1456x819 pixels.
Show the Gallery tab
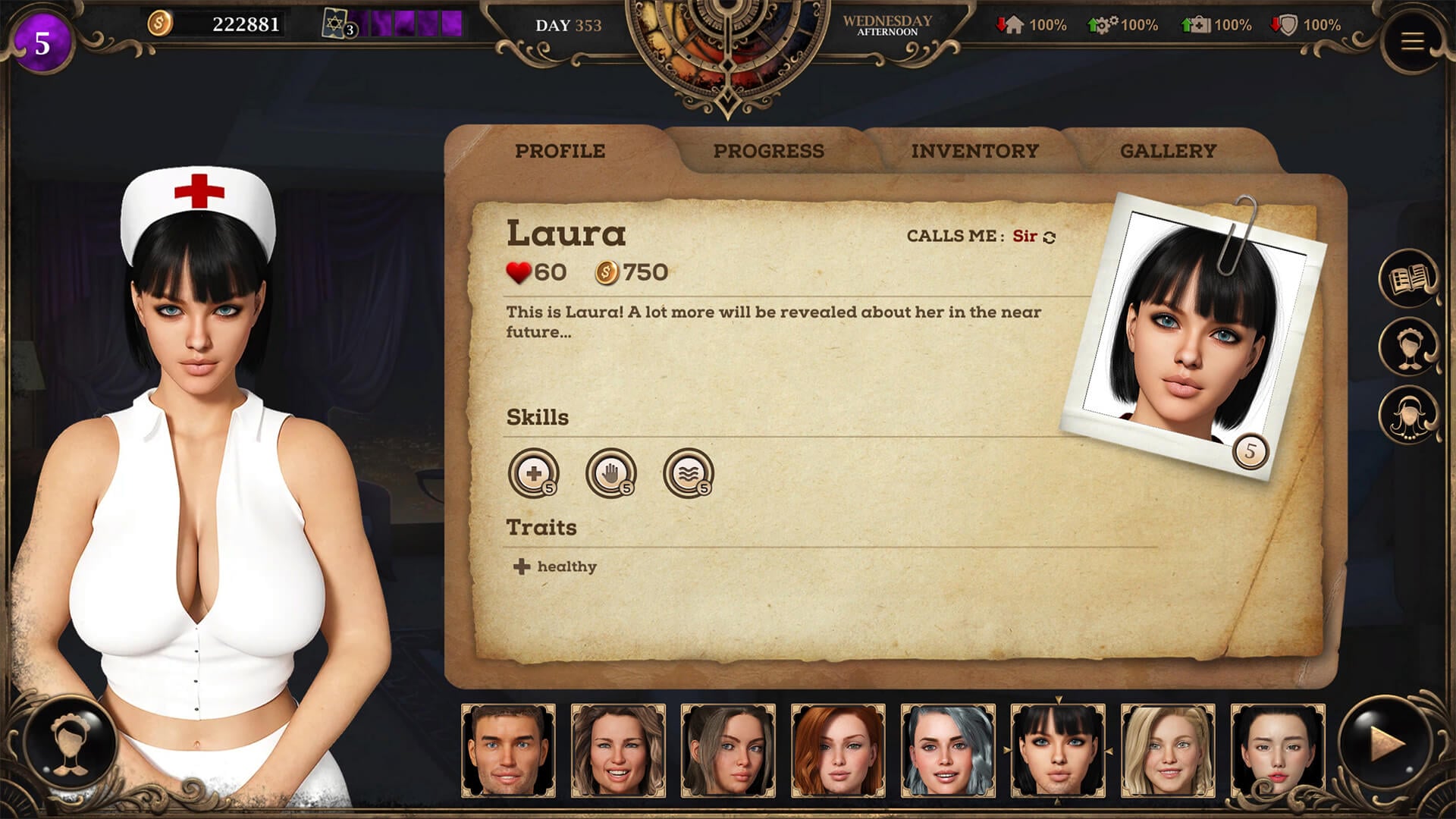1168,151
